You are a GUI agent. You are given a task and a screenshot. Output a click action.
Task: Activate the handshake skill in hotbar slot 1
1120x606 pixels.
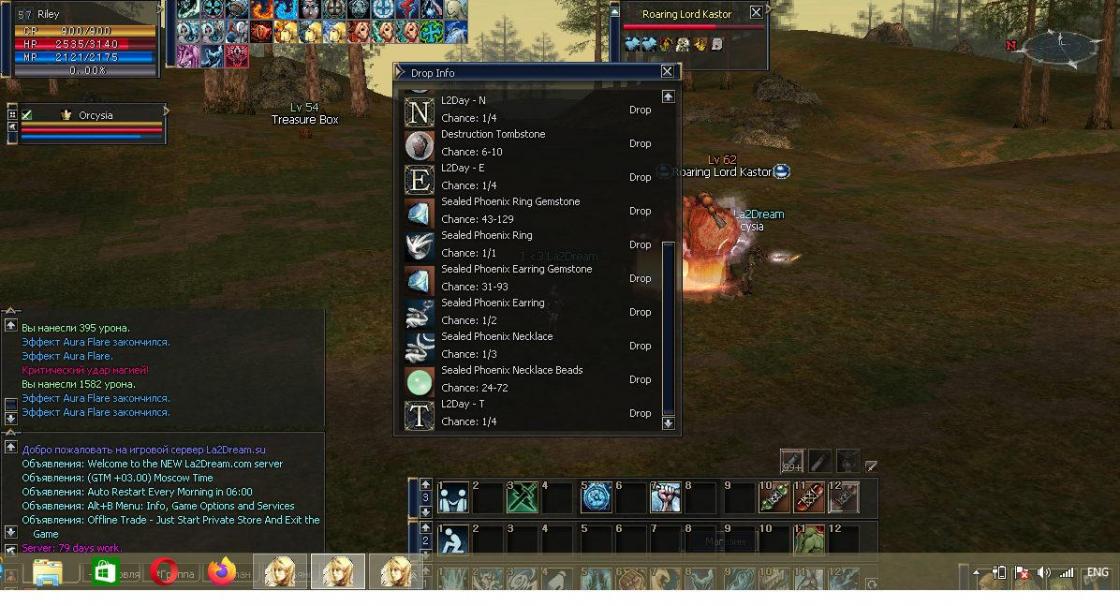click(x=453, y=498)
